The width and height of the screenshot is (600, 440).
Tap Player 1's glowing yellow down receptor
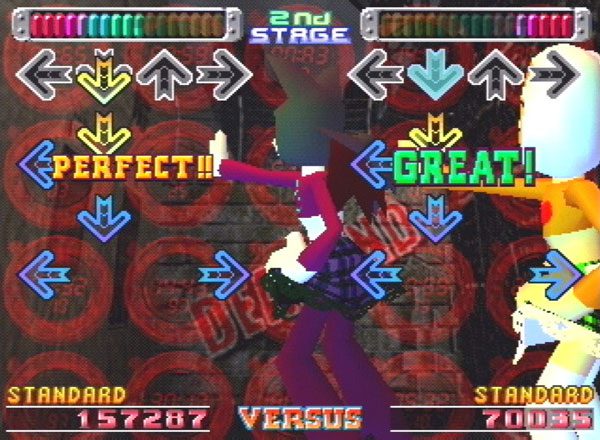[x=103, y=74]
